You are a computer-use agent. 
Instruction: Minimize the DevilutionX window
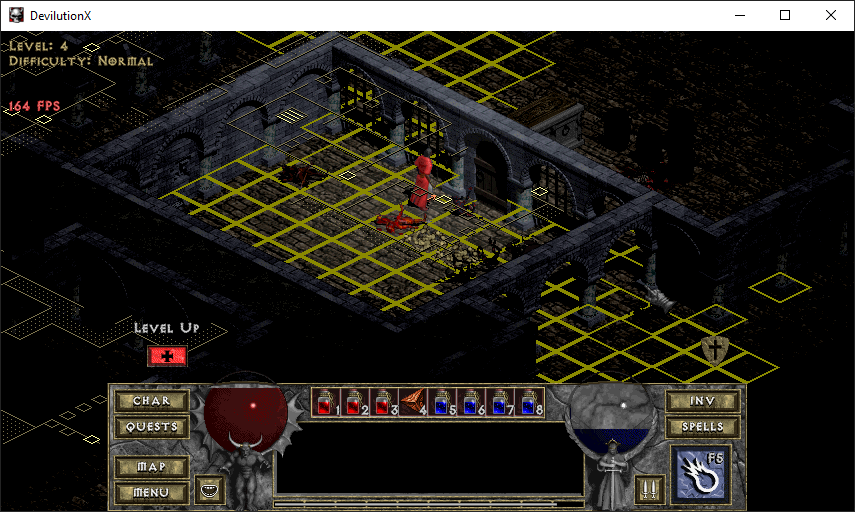click(x=739, y=15)
